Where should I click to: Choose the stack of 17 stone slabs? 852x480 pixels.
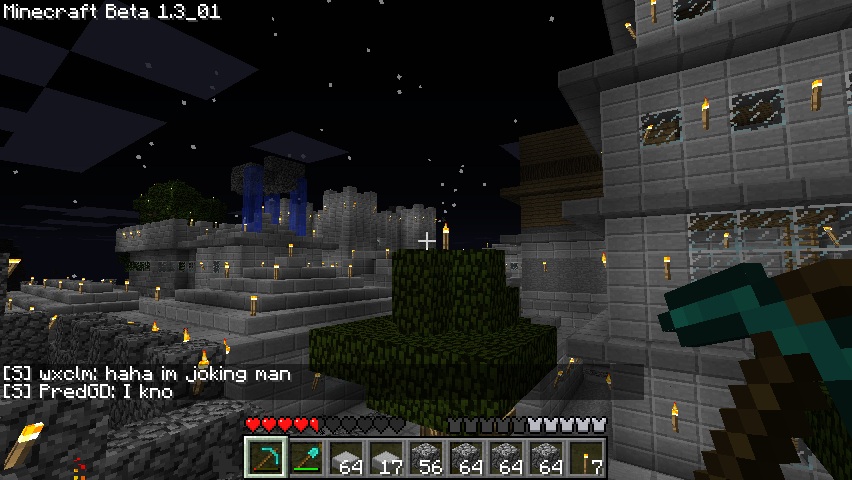(385, 457)
